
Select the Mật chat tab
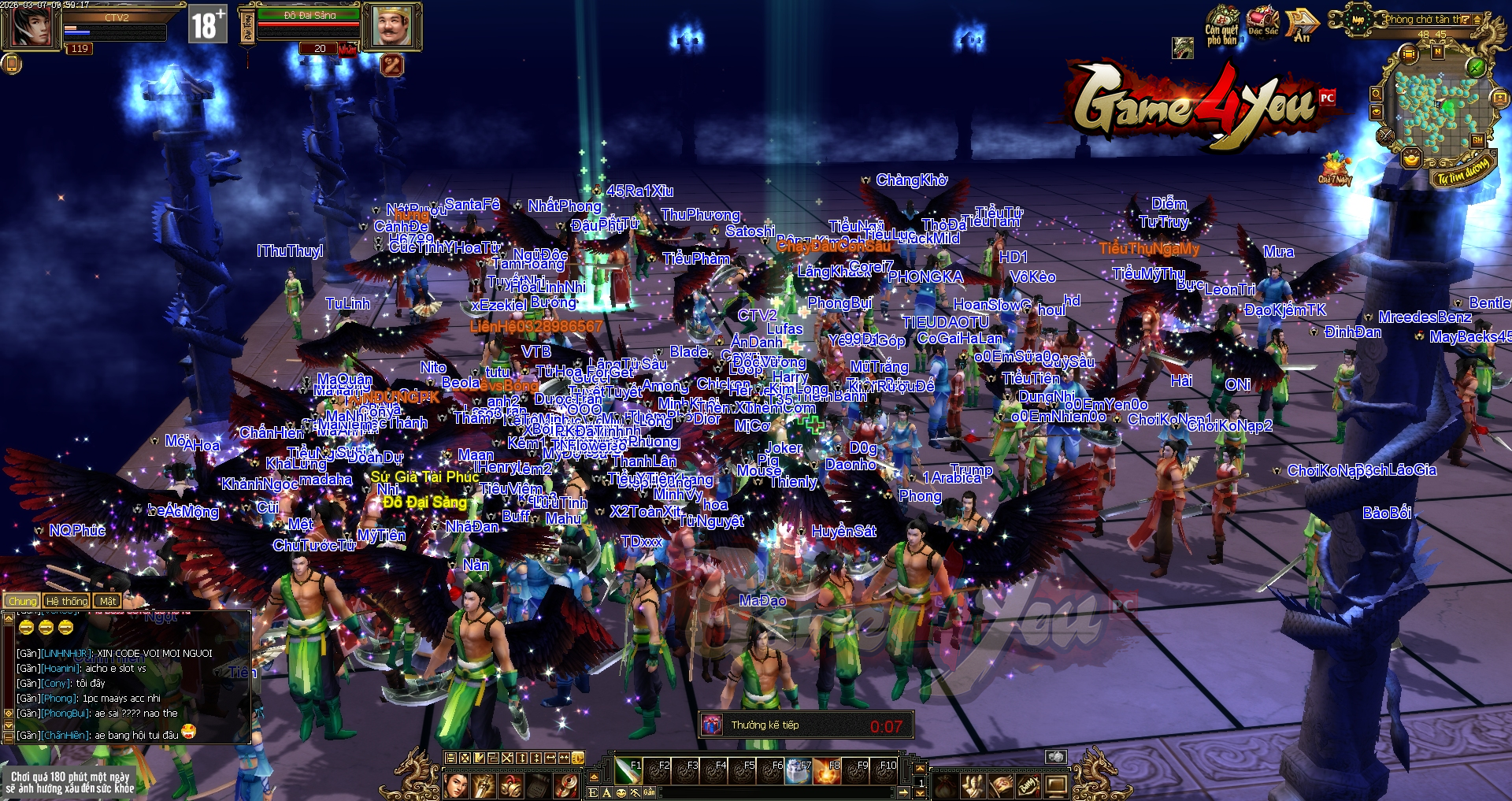click(x=108, y=601)
